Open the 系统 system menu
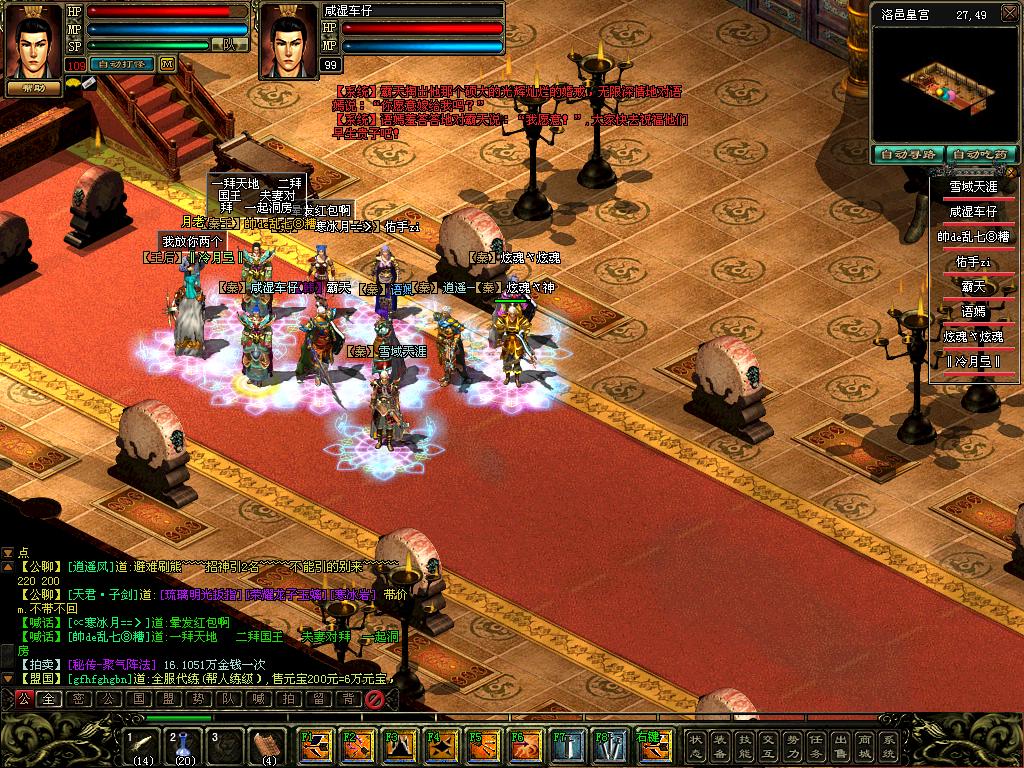Image resolution: width=1024 pixels, height=768 pixels. (x=889, y=745)
